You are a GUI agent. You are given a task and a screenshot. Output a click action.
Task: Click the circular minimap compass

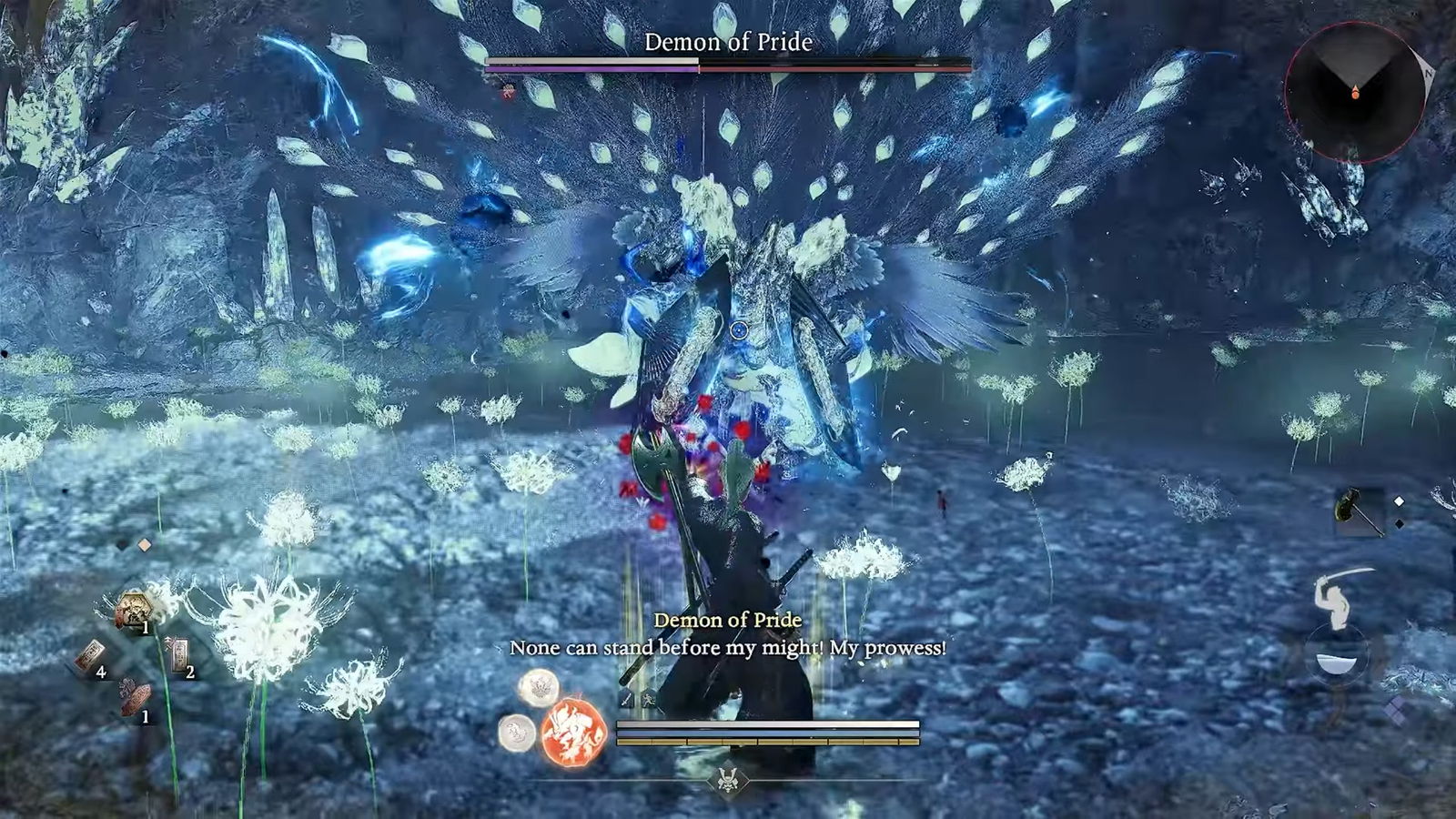(x=1353, y=92)
